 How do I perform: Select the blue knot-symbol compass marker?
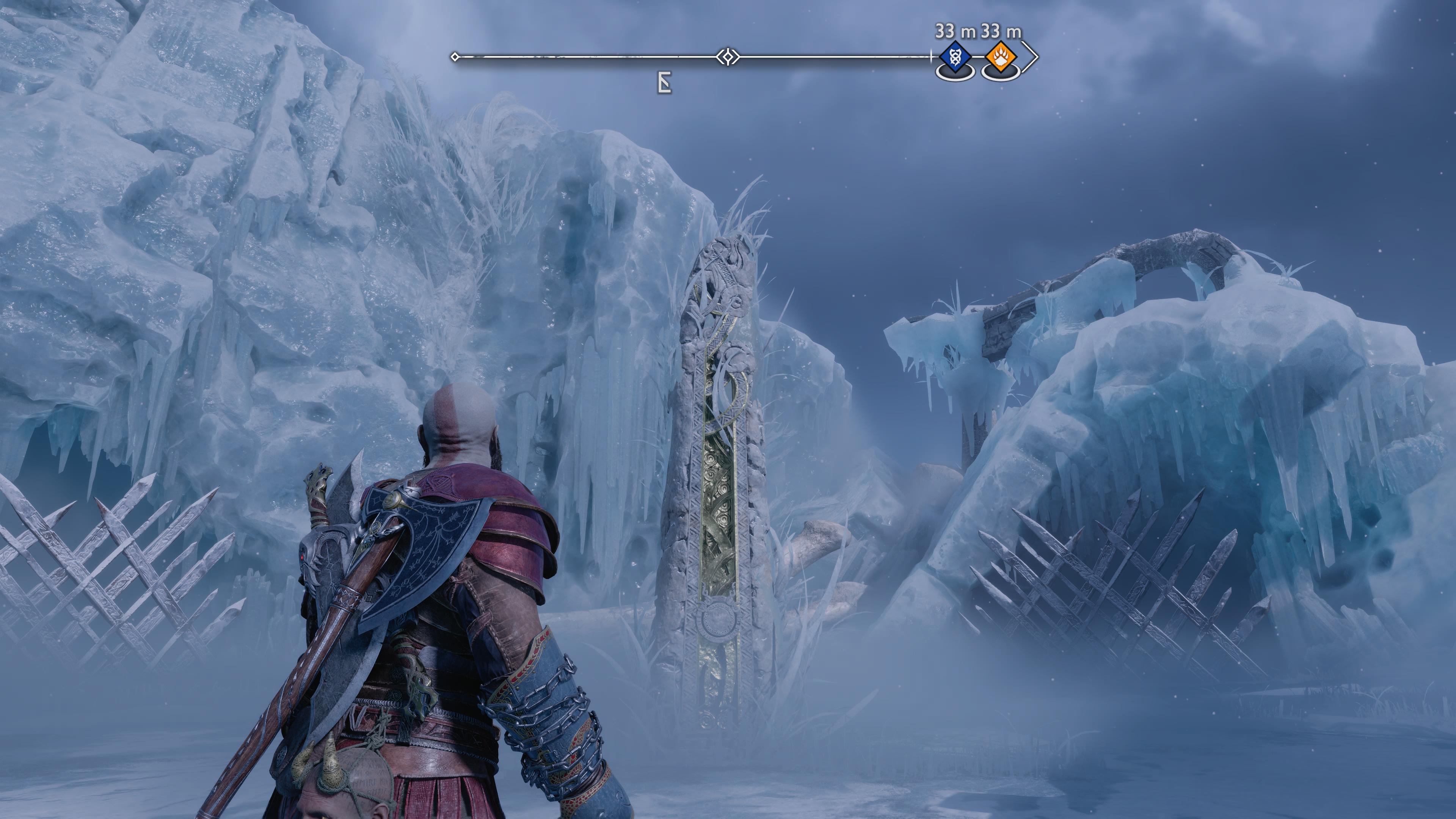point(955,58)
